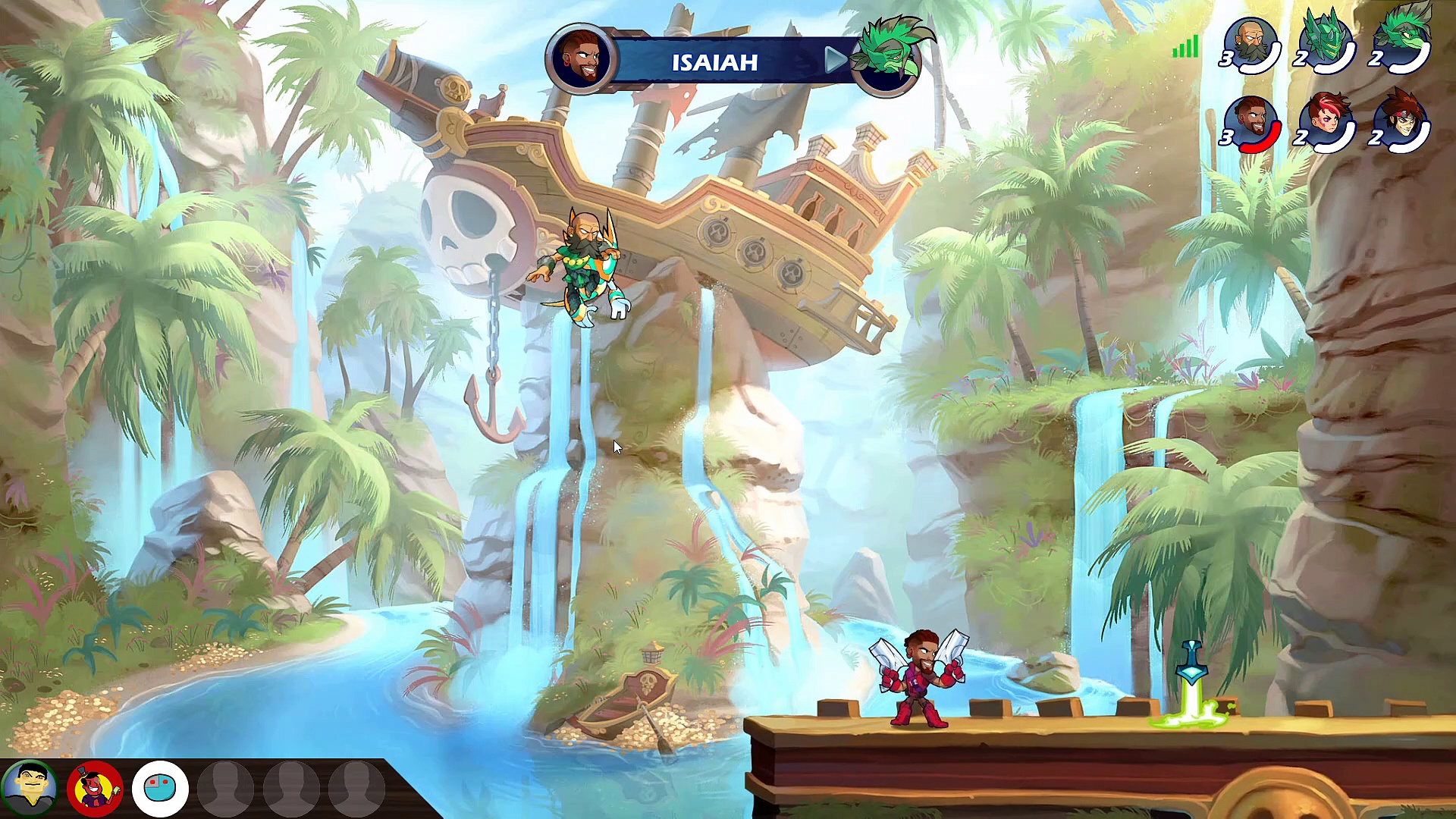Choose the green leafy bird portrait in banner
Image resolution: width=1456 pixels, height=819 pixels.
click(889, 58)
